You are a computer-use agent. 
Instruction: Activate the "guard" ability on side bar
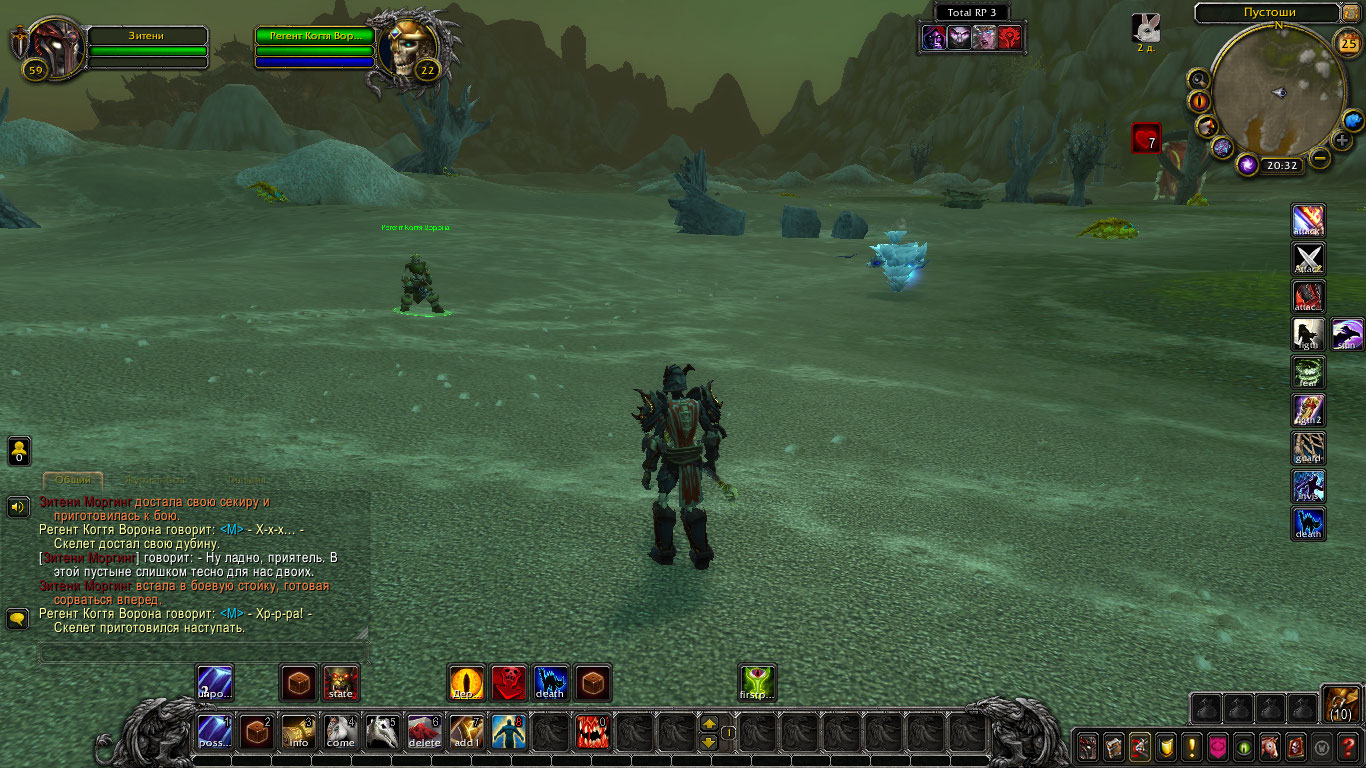tap(1309, 448)
